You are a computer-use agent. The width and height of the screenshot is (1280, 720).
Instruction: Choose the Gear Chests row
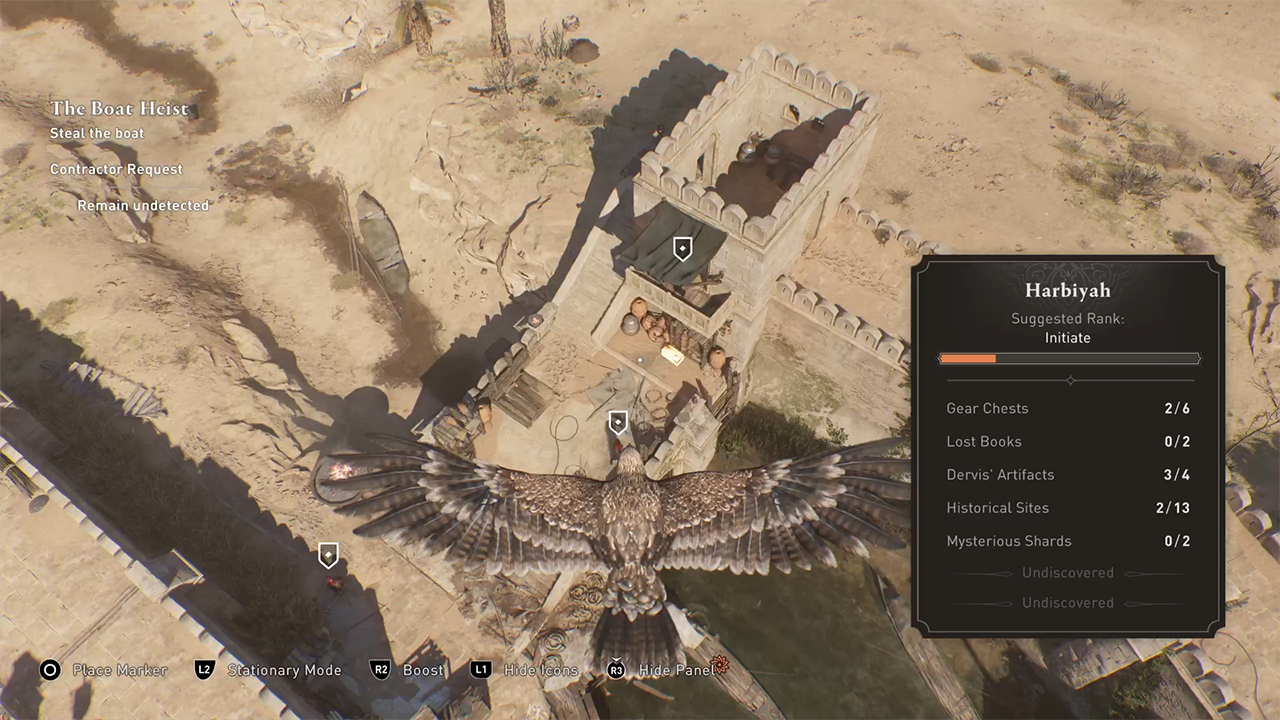pyautogui.click(x=1068, y=408)
